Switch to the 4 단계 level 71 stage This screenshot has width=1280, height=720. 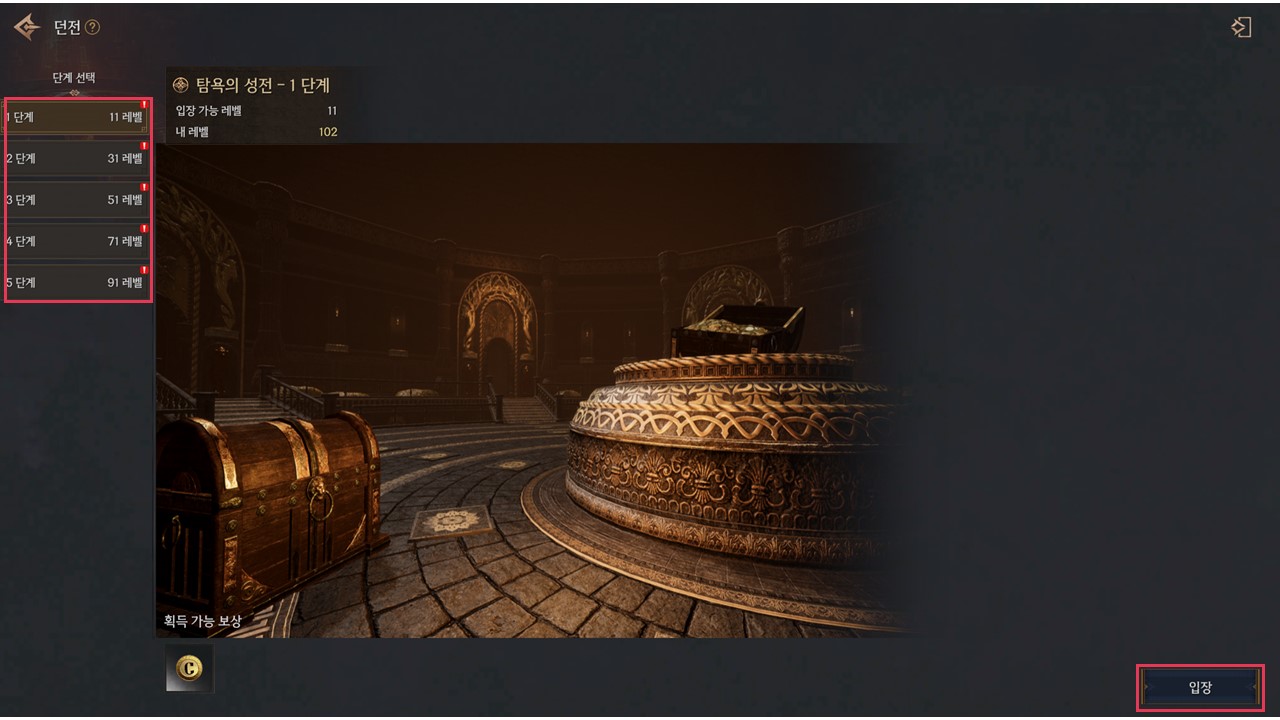(76, 241)
